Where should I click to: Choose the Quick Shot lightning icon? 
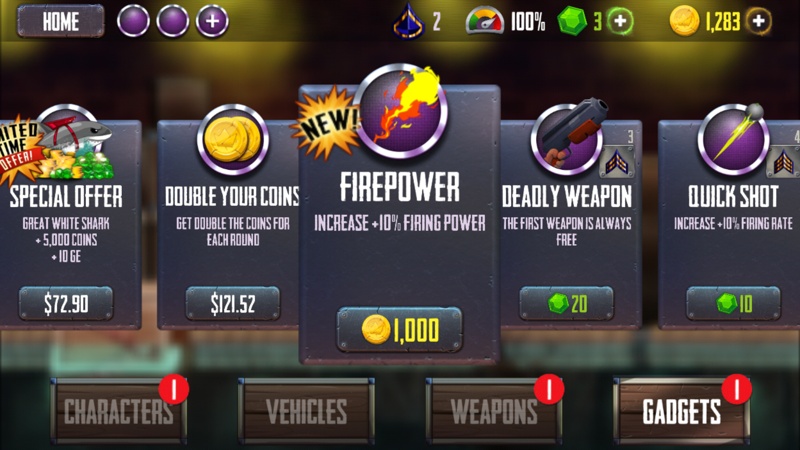pos(733,137)
